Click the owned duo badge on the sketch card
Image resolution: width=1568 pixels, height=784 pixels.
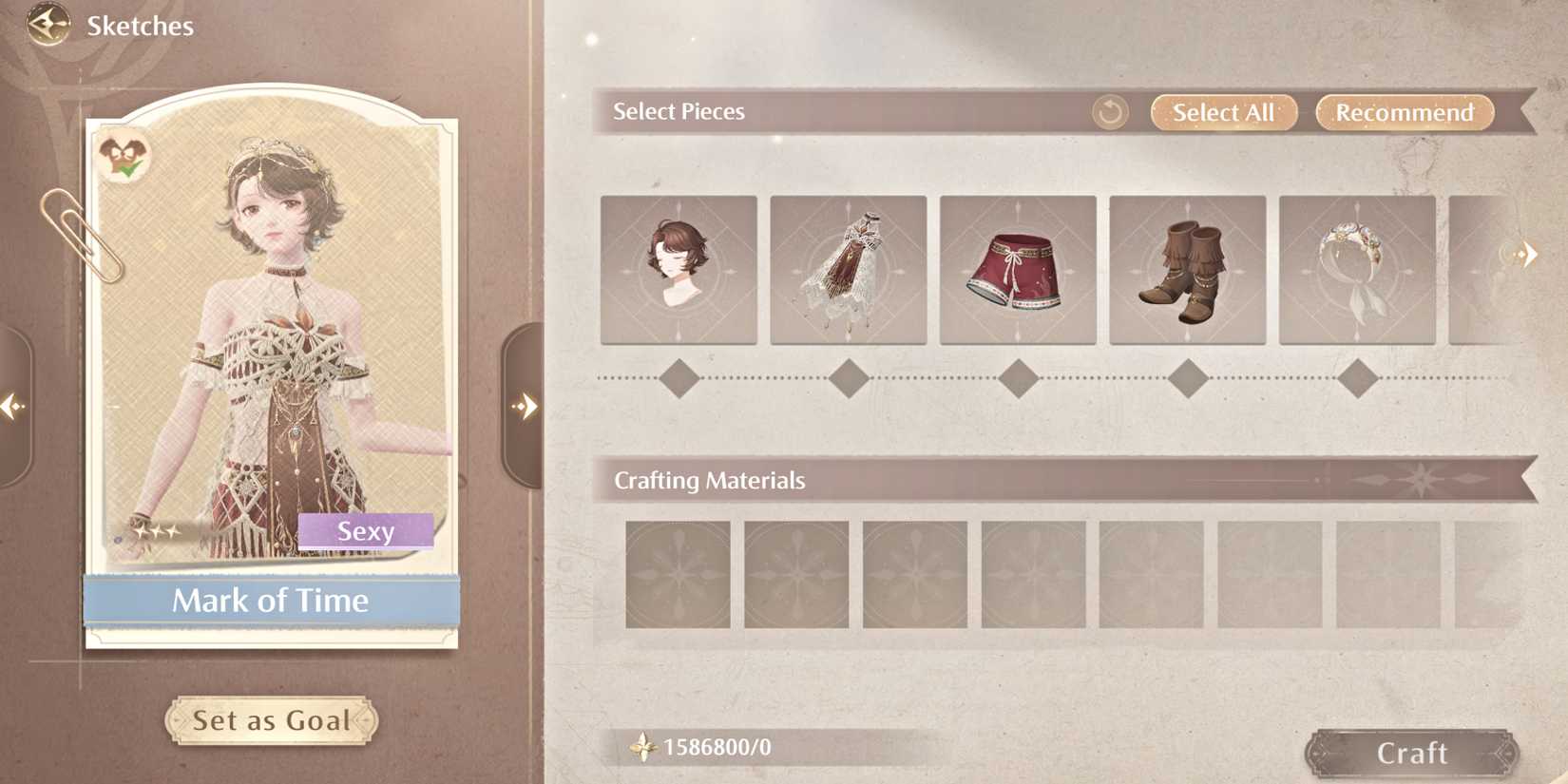[x=123, y=152]
